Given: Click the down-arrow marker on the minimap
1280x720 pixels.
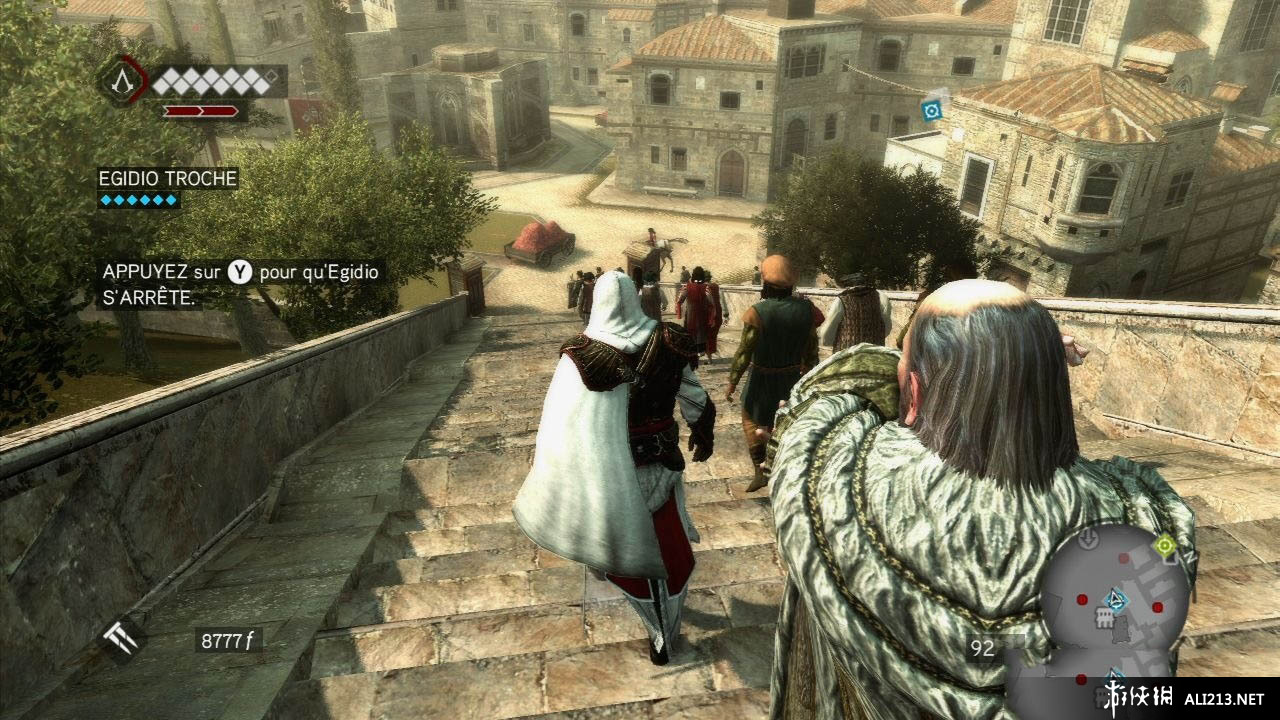Looking at the screenshot, I should 1089,541.
